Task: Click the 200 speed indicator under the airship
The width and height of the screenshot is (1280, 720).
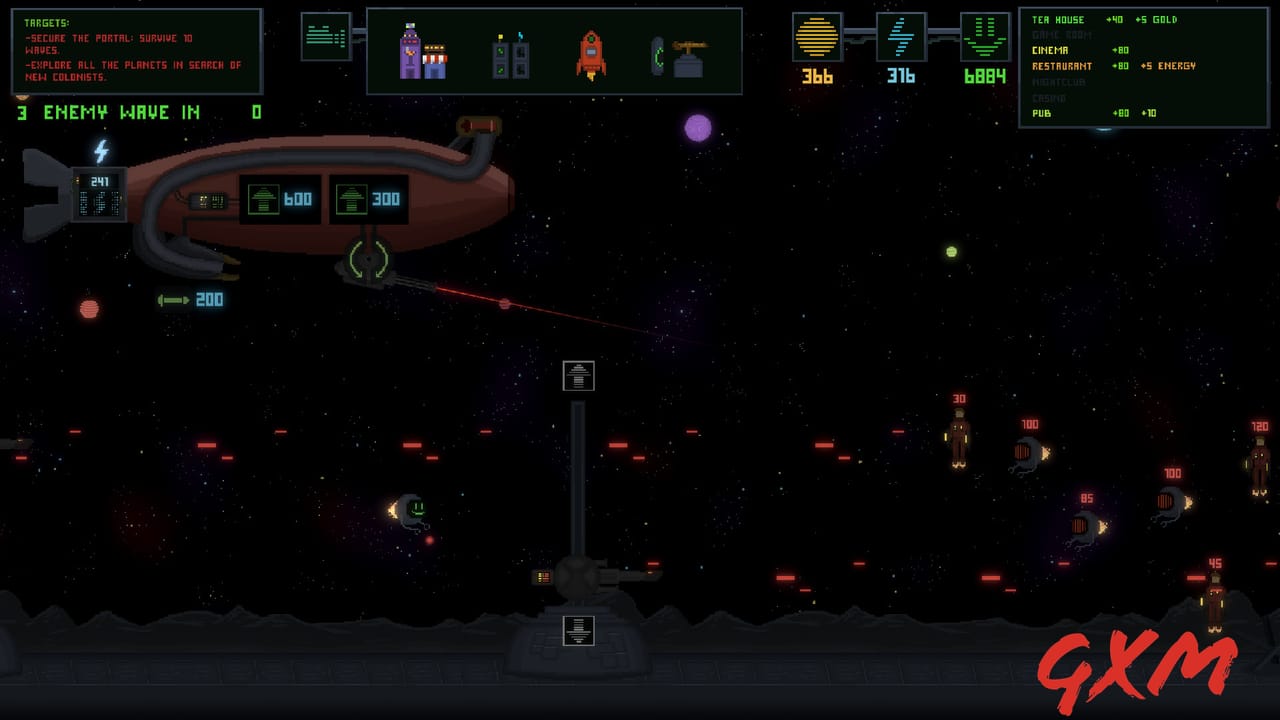Action: coord(190,298)
